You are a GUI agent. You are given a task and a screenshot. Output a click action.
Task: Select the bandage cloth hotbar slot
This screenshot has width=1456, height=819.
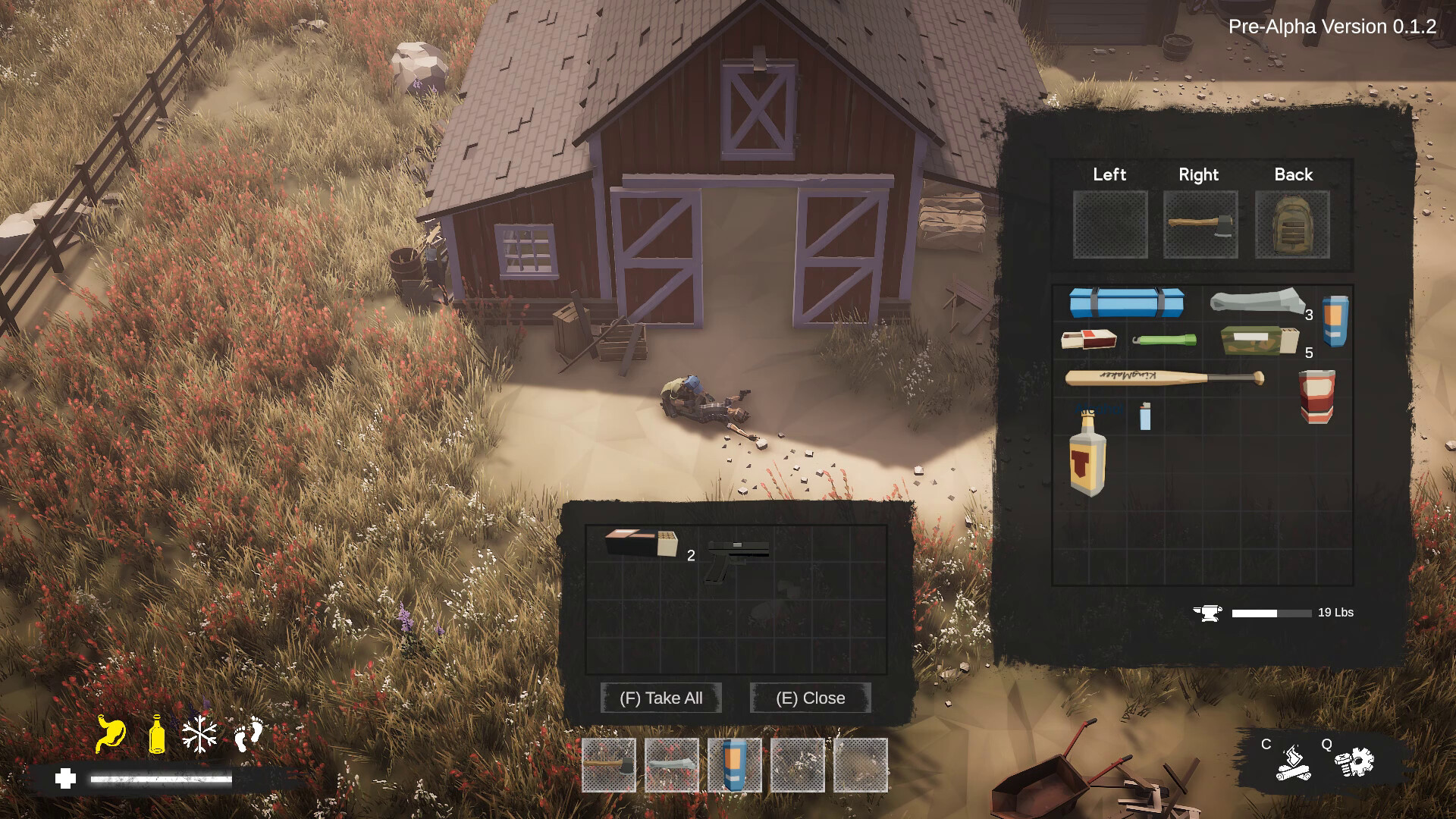(x=672, y=765)
